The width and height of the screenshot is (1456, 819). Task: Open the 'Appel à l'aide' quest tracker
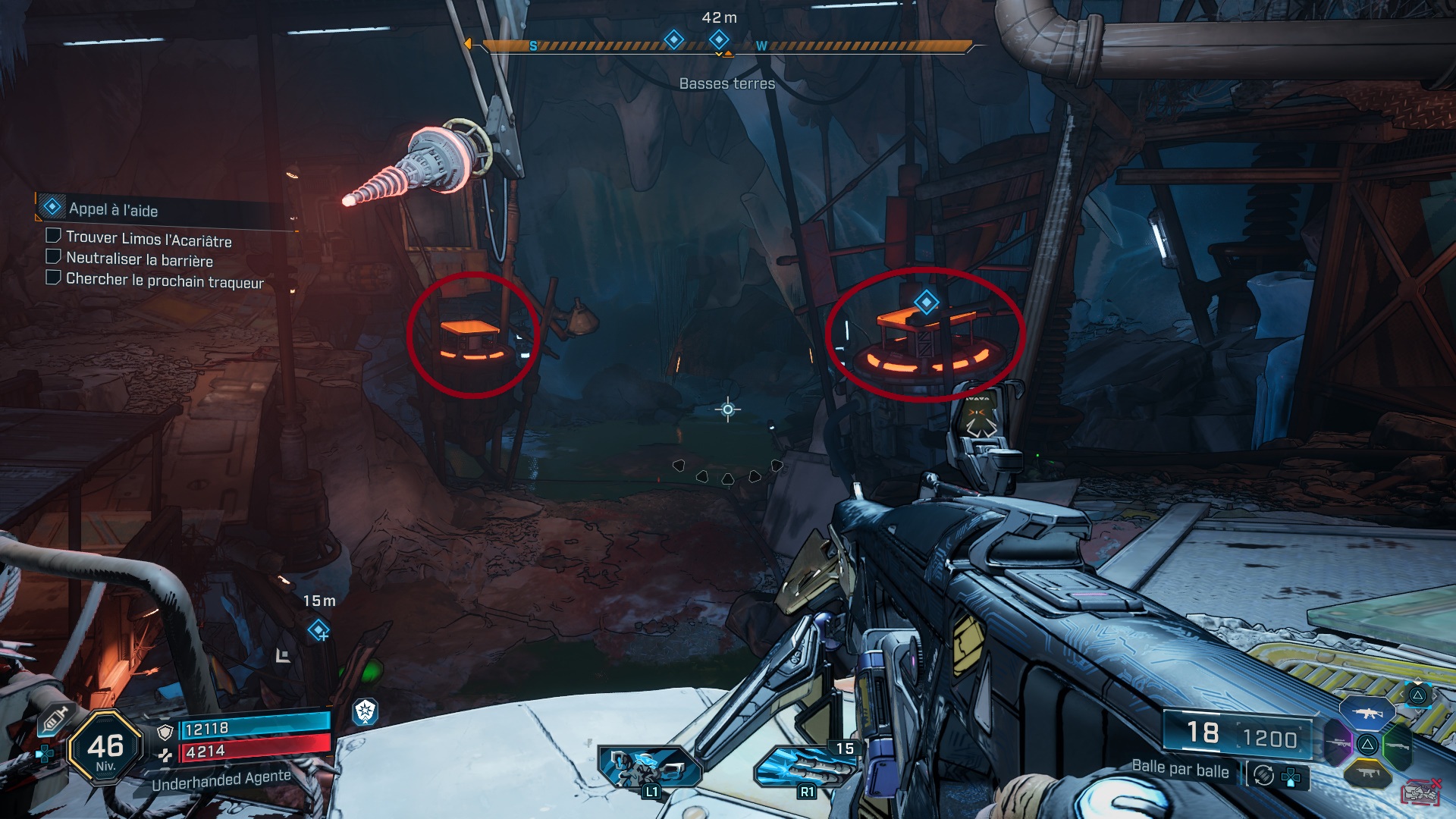pyautogui.click(x=114, y=209)
